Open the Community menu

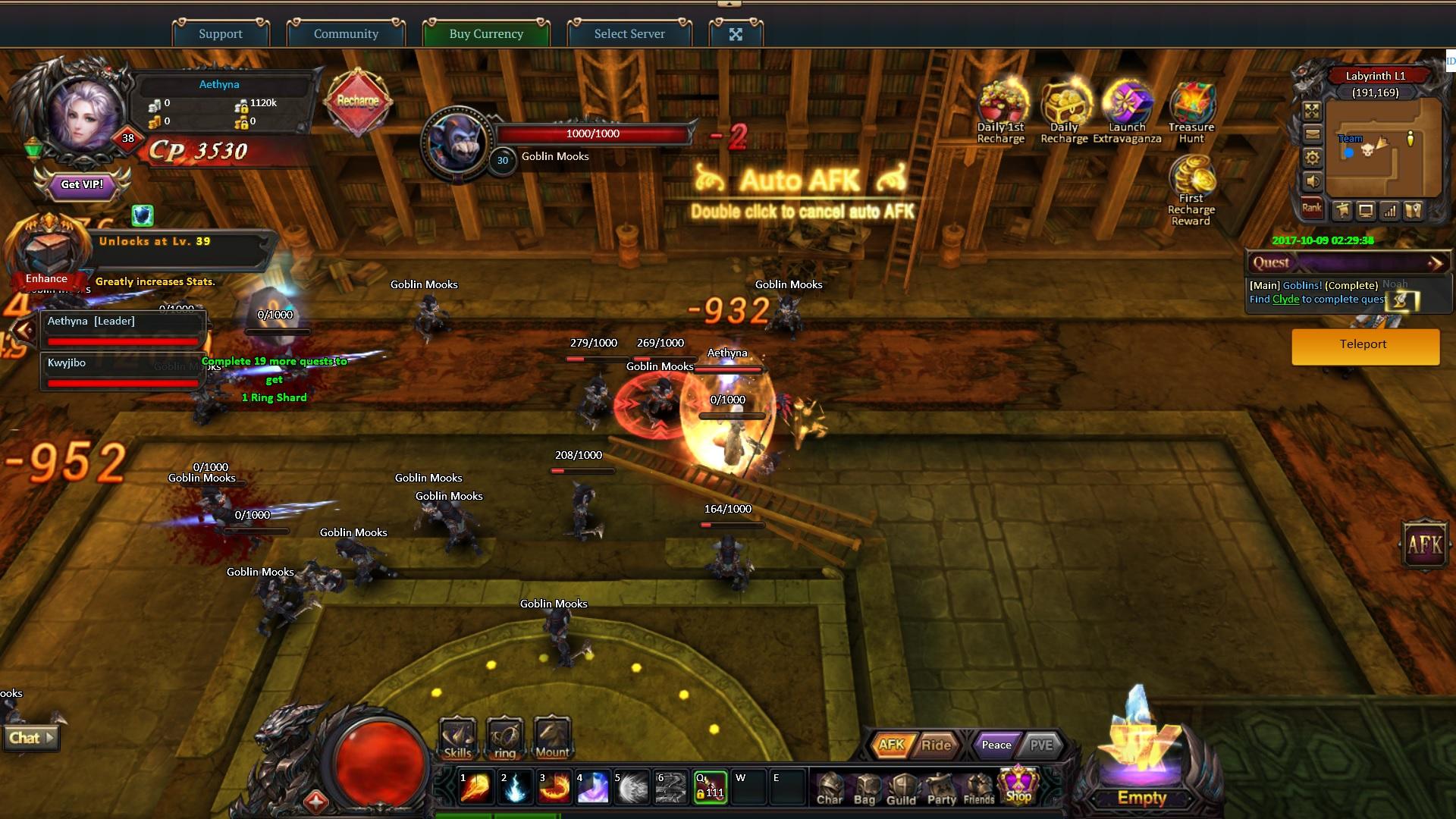[346, 33]
